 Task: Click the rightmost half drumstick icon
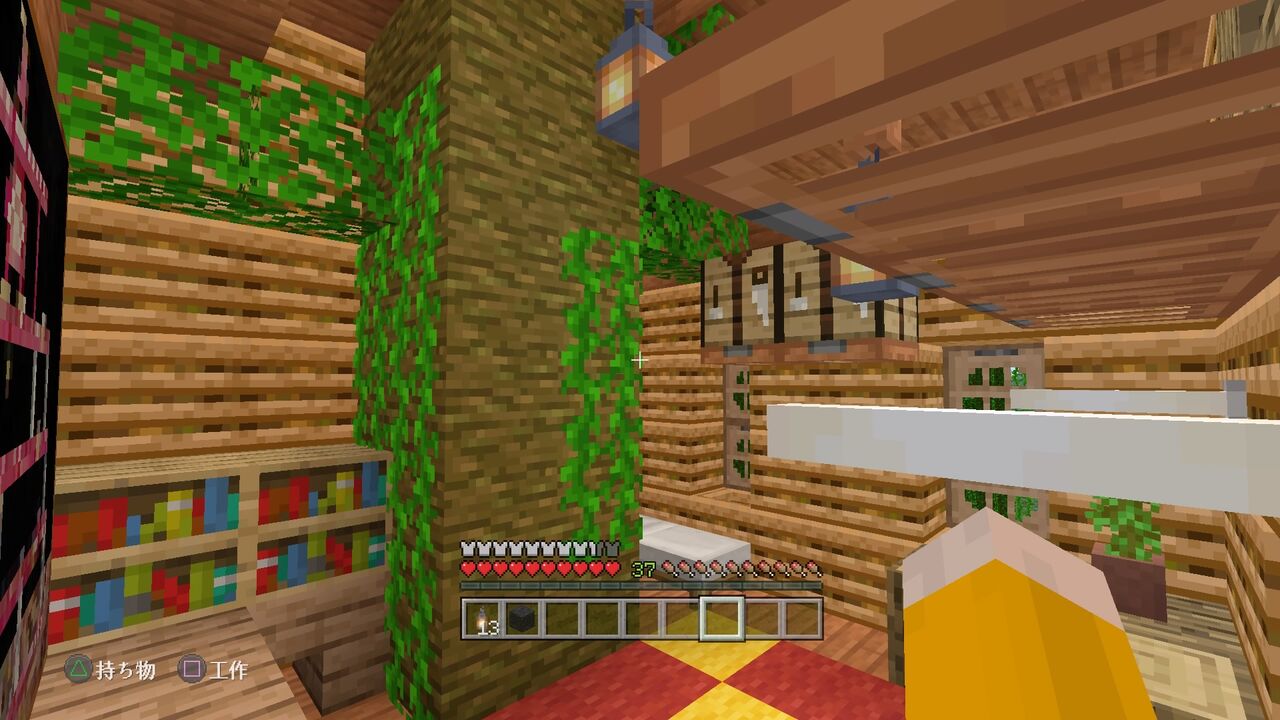point(811,565)
